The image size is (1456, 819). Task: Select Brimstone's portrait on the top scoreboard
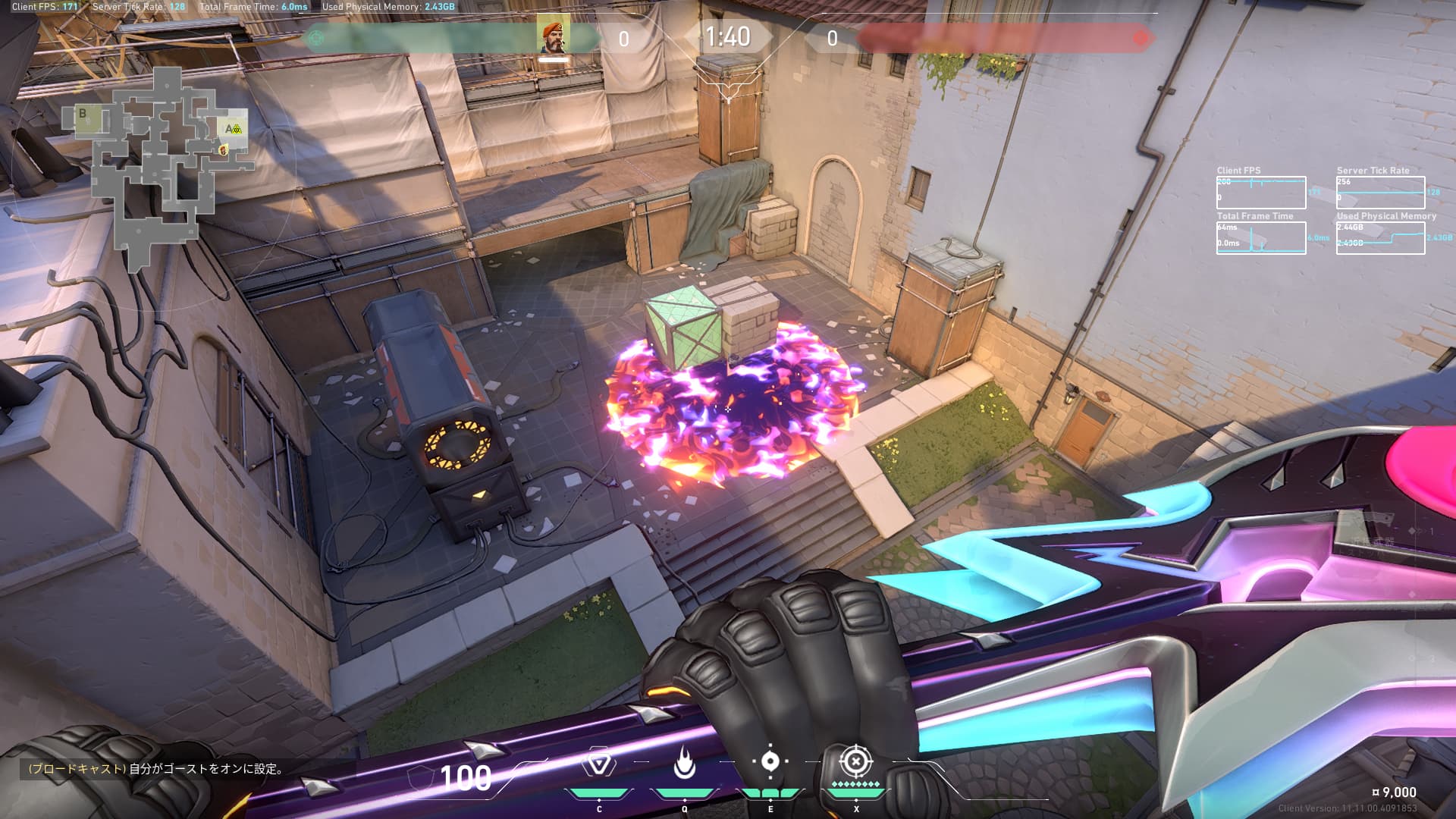click(554, 35)
